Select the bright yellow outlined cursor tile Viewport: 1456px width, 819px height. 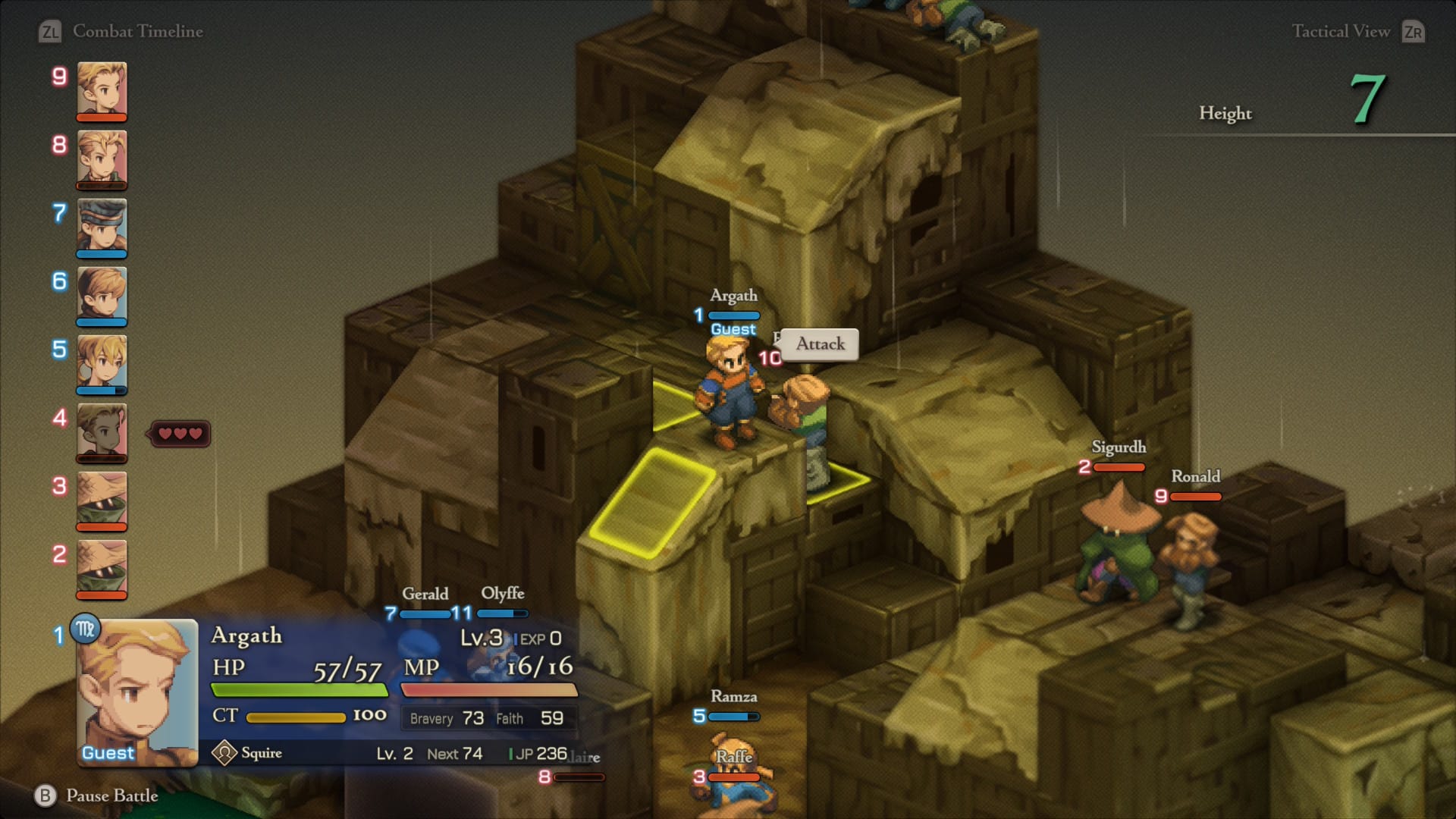coord(652,500)
